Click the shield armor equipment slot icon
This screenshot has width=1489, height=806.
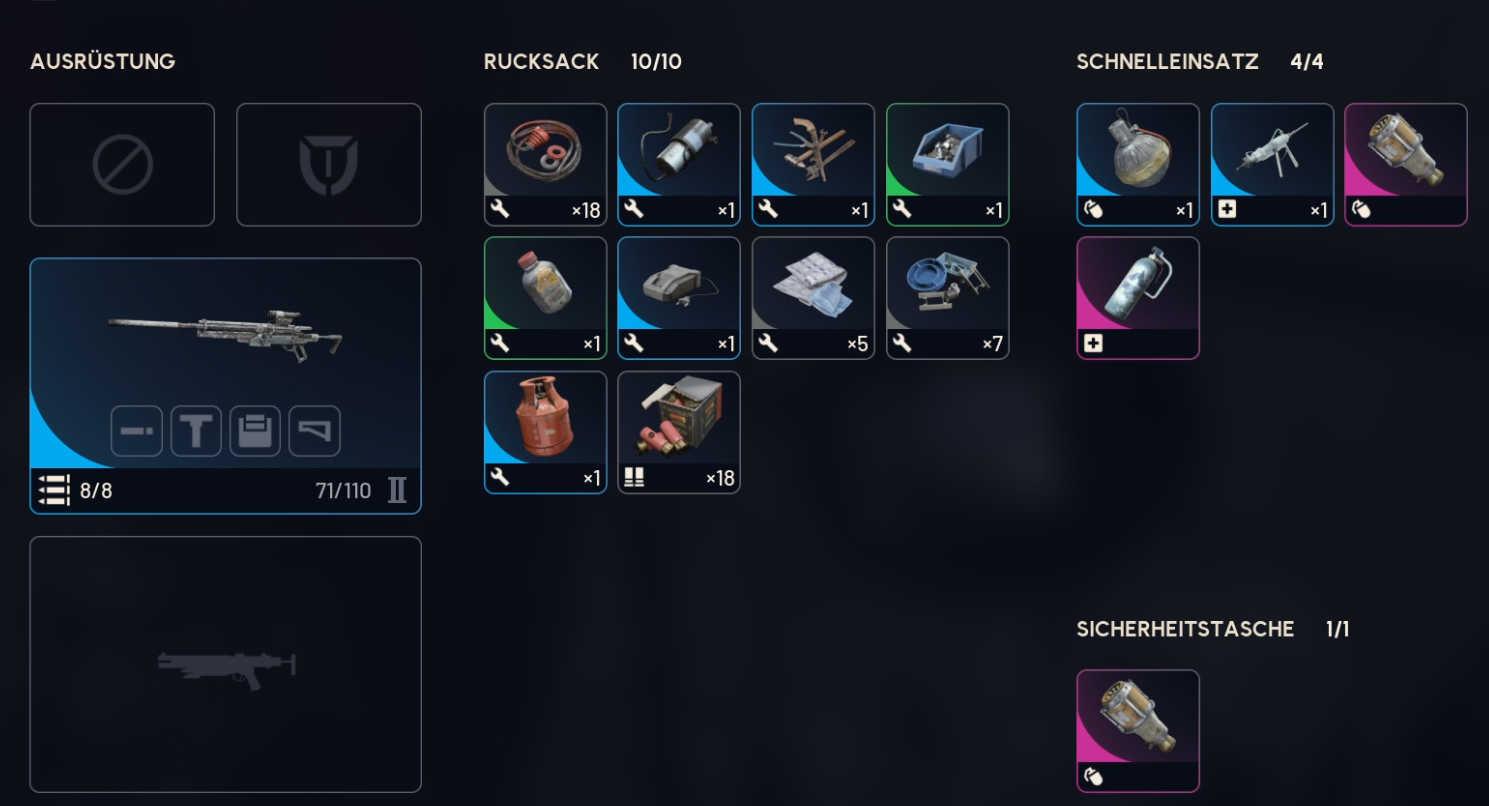(329, 164)
